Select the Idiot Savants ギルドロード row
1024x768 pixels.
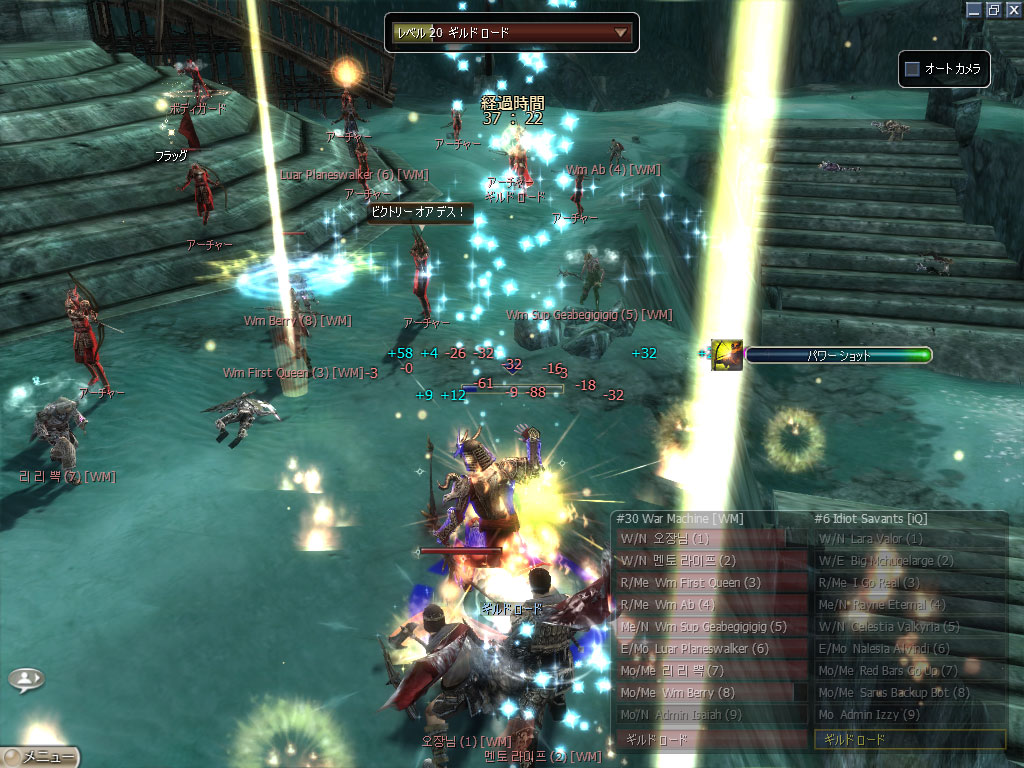(x=909, y=740)
